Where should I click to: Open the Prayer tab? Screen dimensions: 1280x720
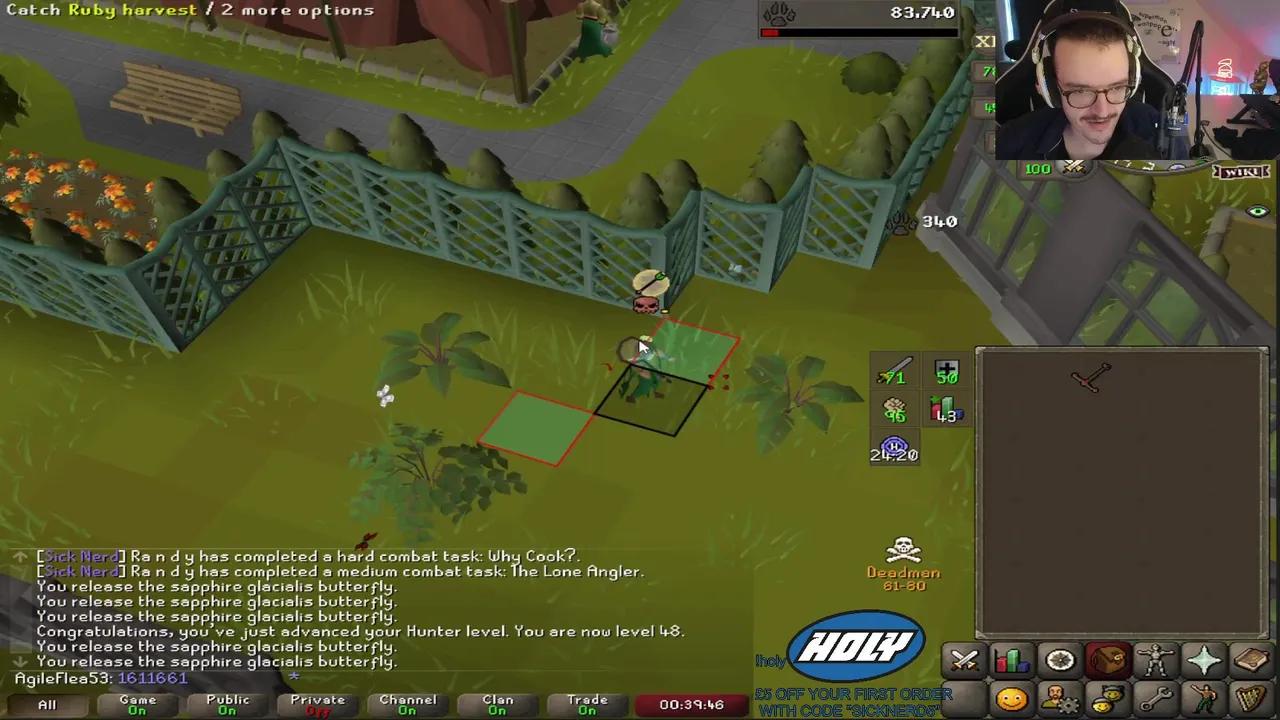click(x=1203, y=659)
